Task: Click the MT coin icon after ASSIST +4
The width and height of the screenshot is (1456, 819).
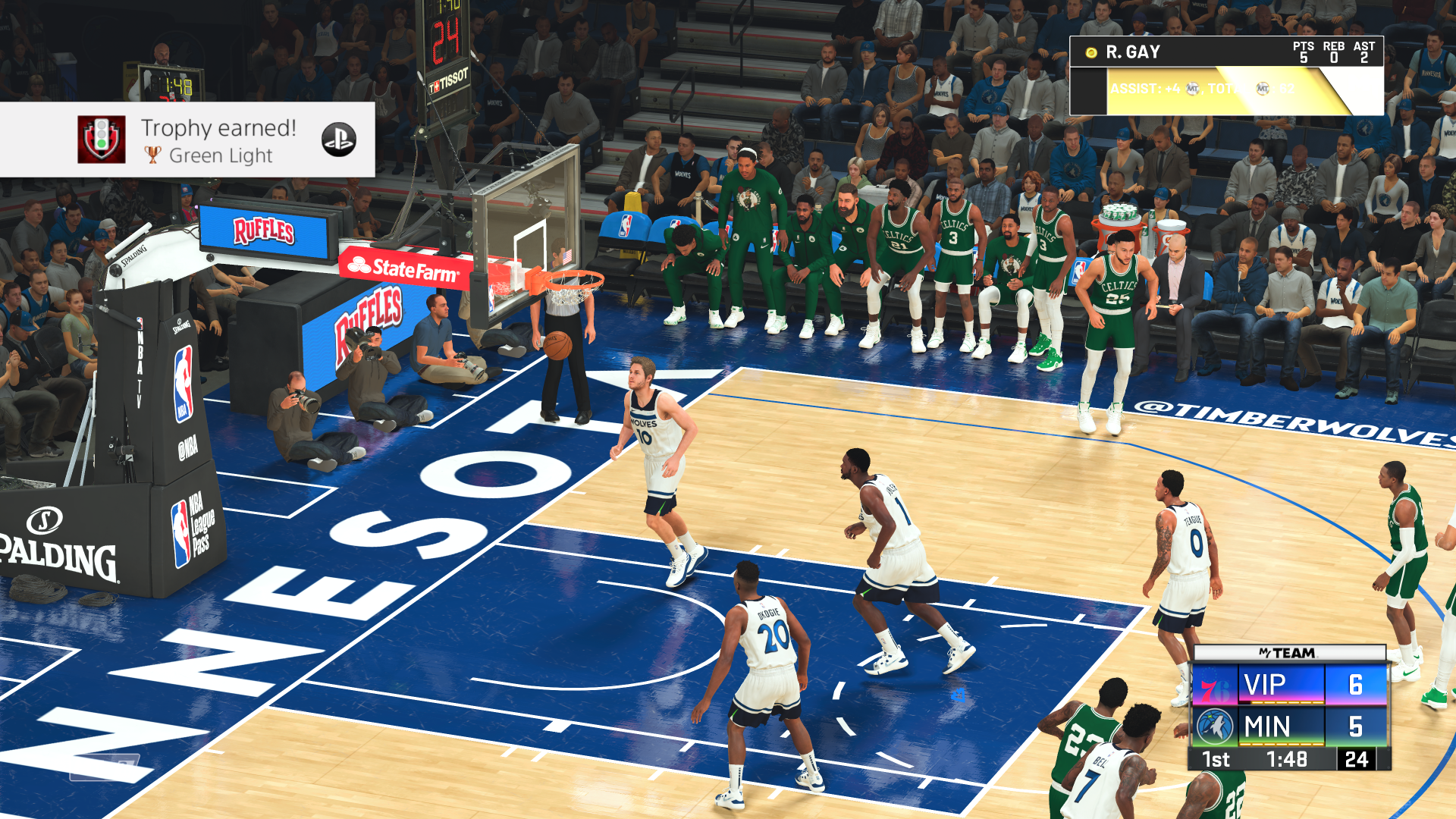Action: pos(1192,89)
